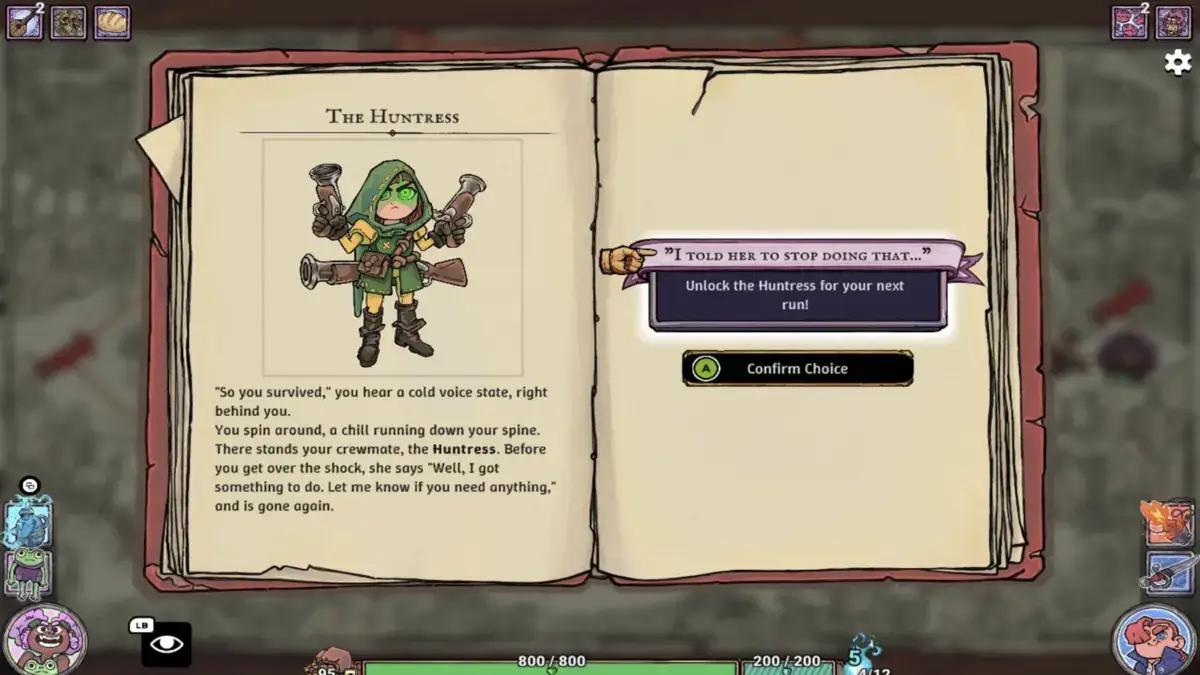Select the fiery orange item slot
Screen dimensions: 1200x675
(x=1168, y=524)
